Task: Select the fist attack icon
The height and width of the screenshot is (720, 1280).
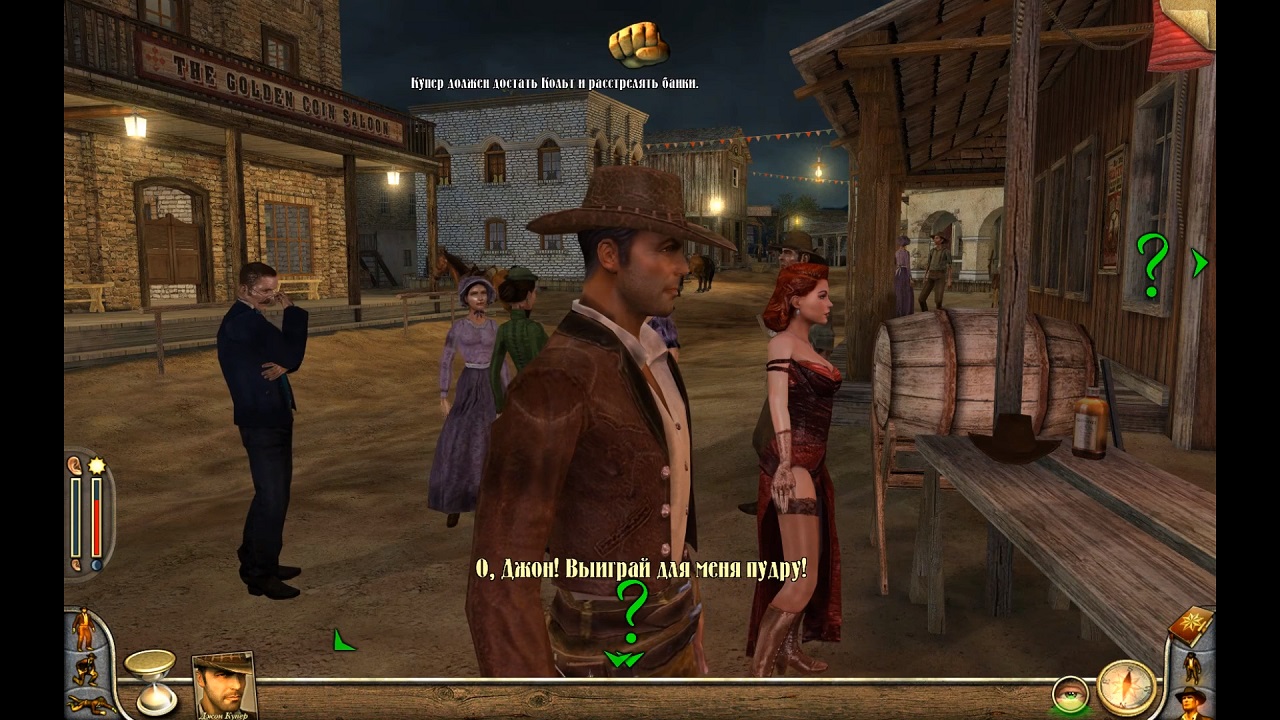Action: coord(638,42)
